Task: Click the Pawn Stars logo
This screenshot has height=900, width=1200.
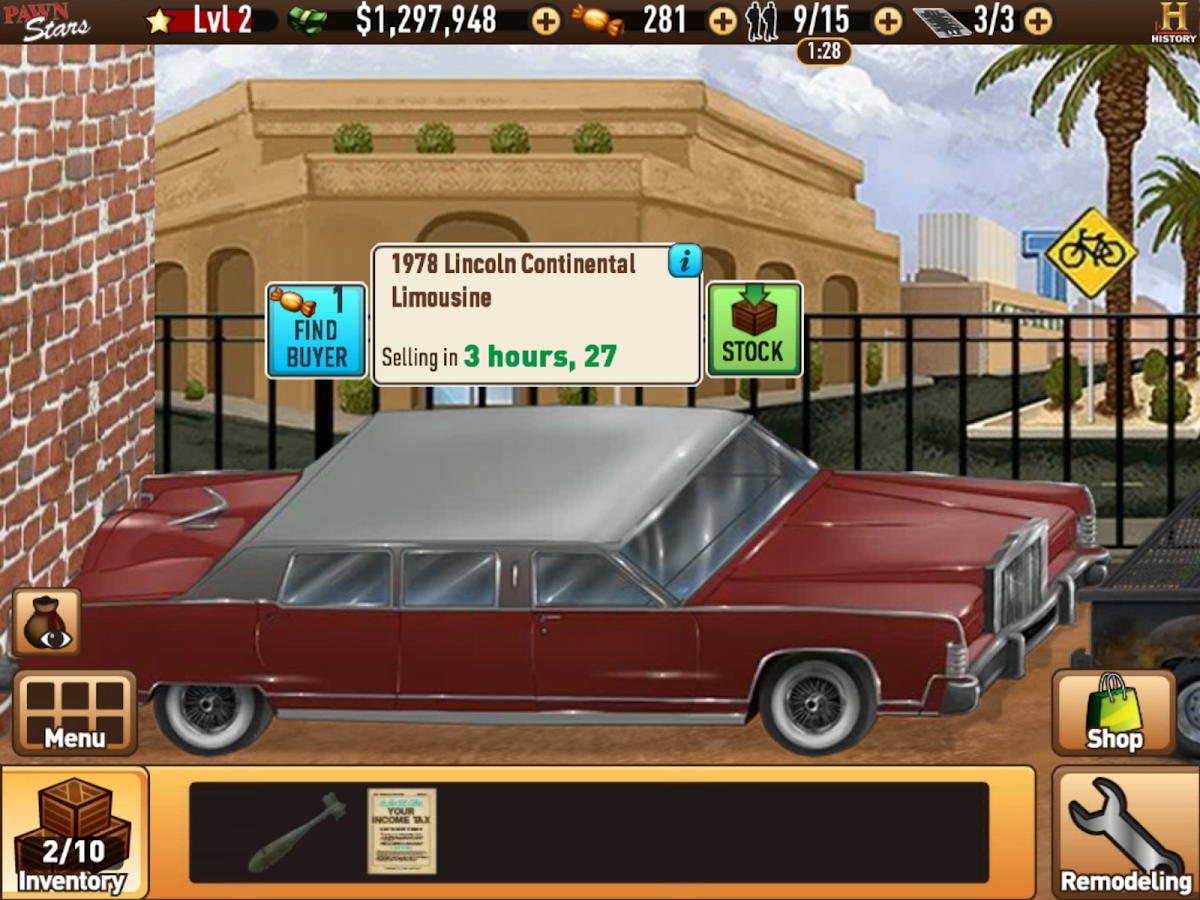Action: [x=46, y=20]
